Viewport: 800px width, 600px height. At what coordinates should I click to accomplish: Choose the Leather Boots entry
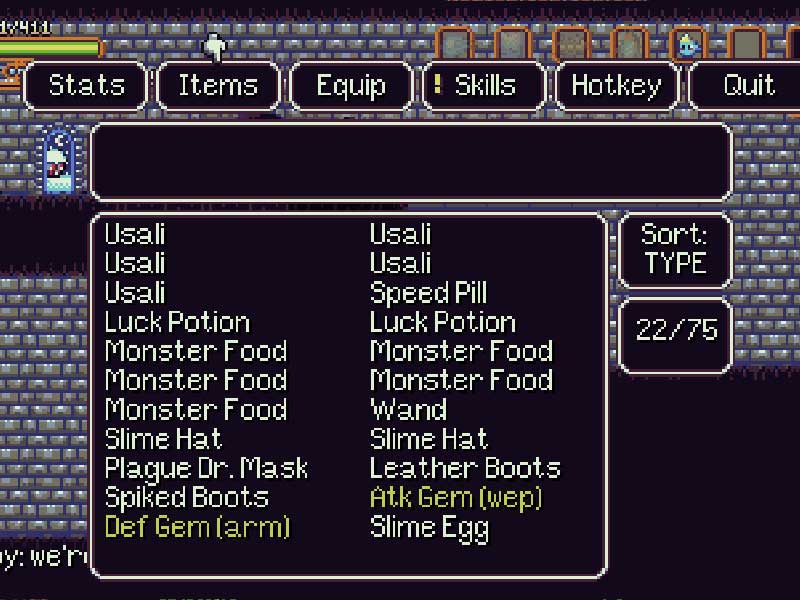coord(465,468)
